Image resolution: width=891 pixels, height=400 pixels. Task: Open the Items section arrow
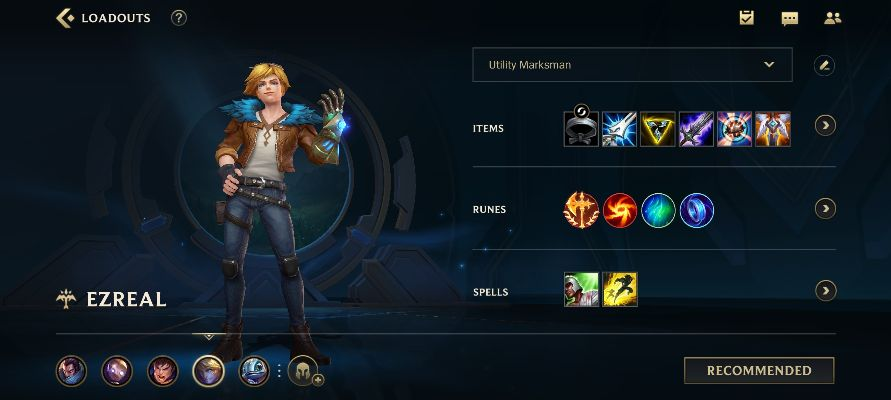pyautogui.click(x=825, y=126)
